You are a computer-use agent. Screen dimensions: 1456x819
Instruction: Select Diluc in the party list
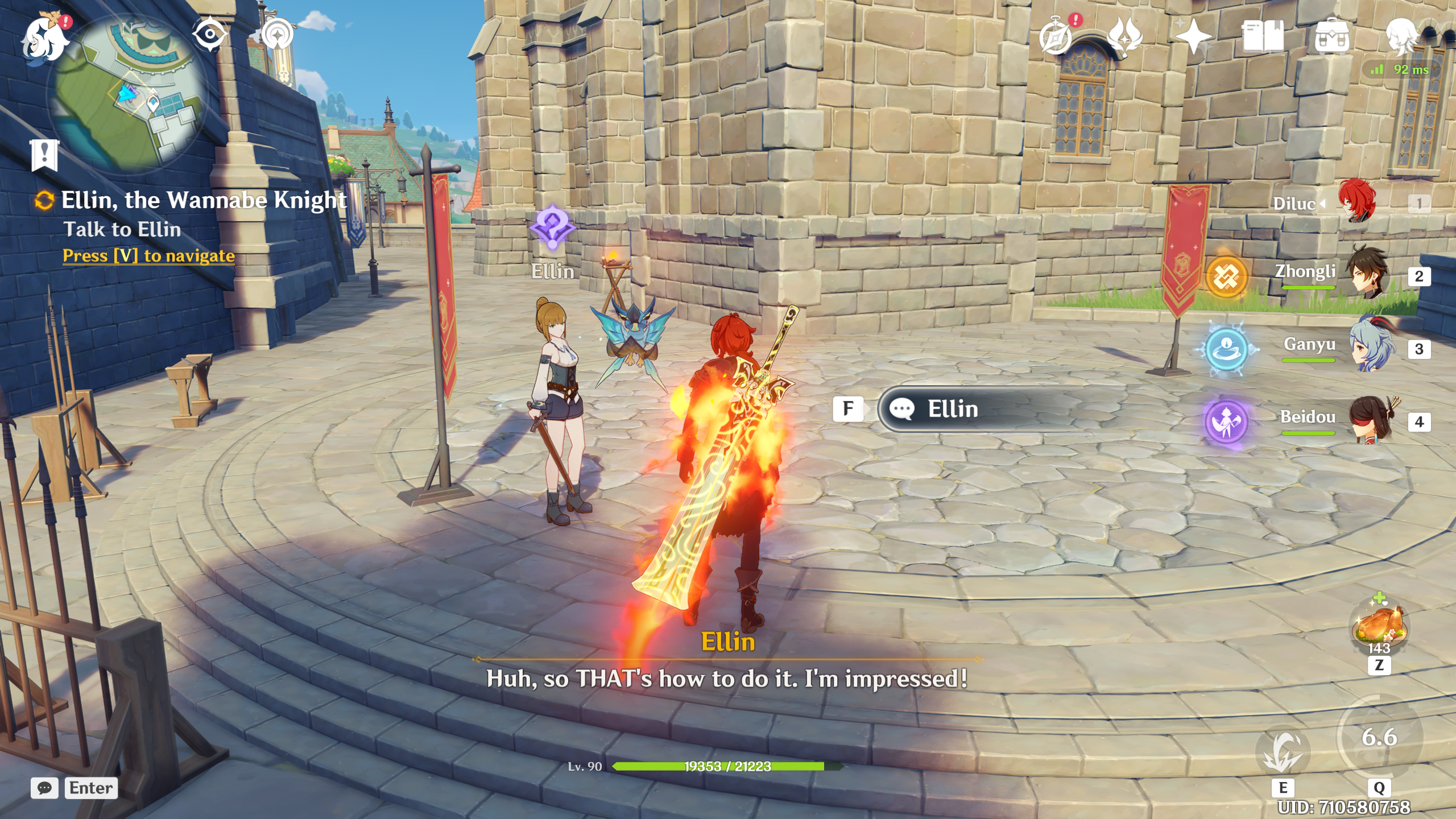click(1357, 202)
